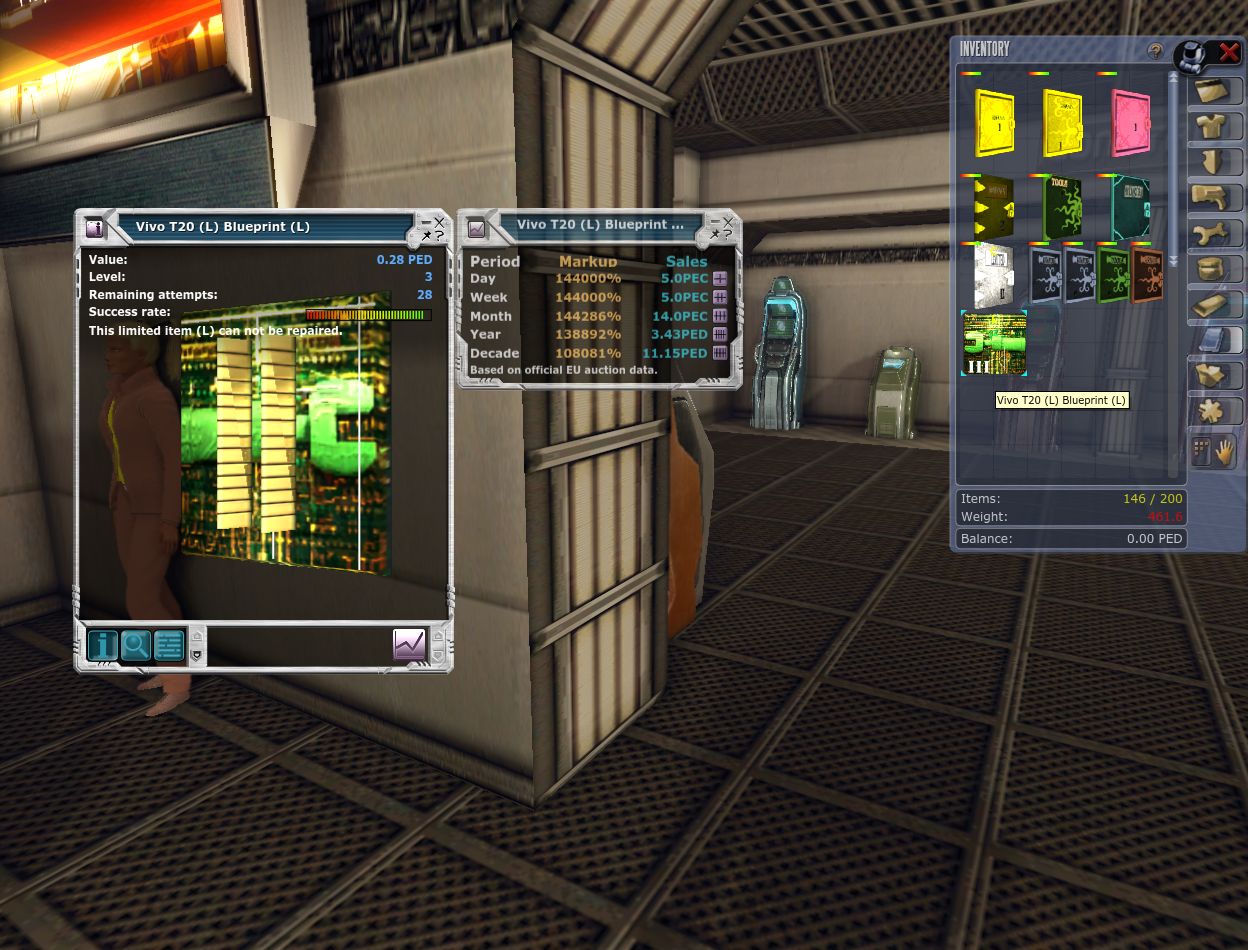This screenshot has width=1248, height=950.
Task: Select the pink blueprint book
Action: click(x=1130, y=122)
